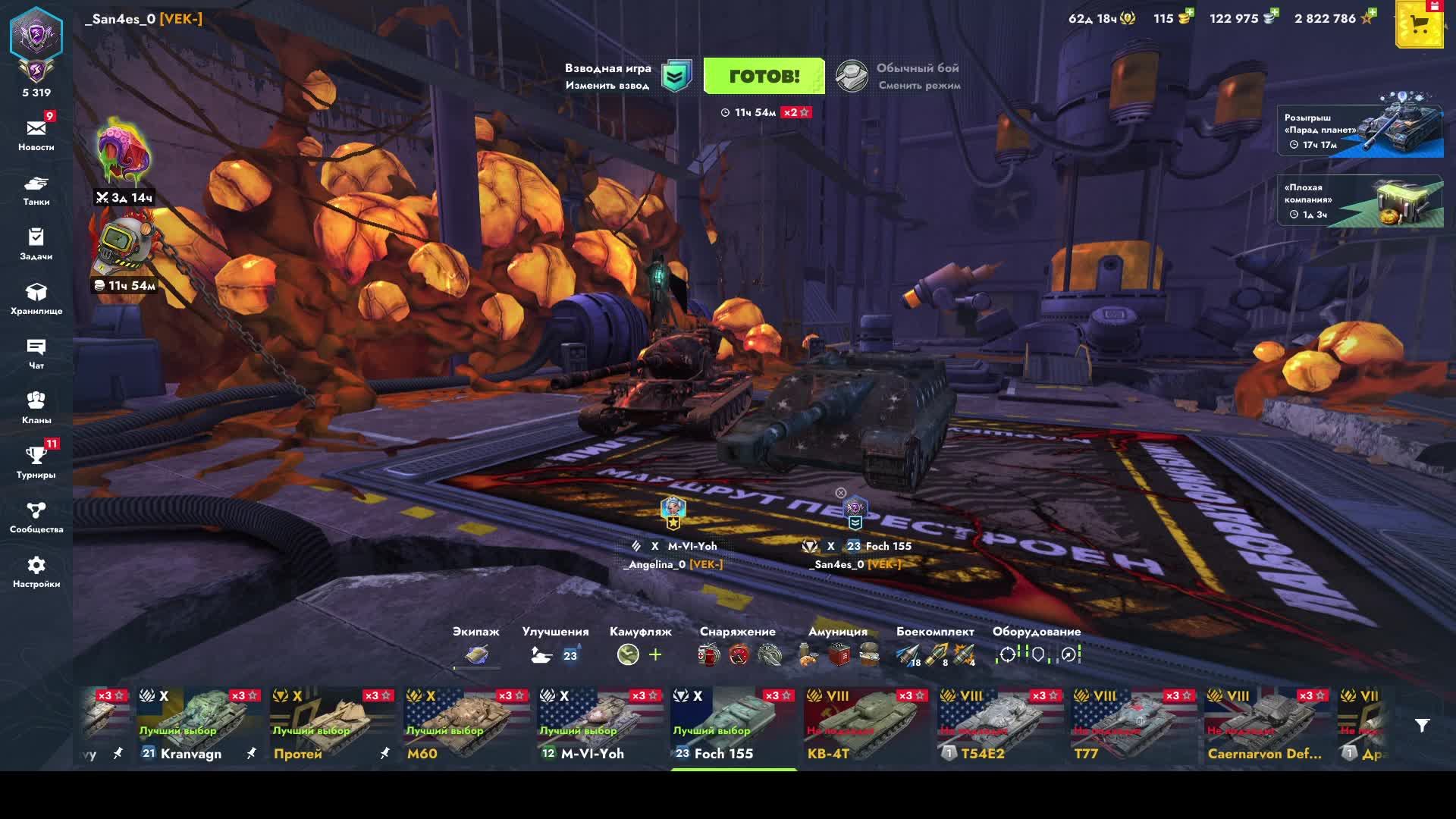The image size is (1456, 819).
Task: Pick the КВ-4Т tank from carousel
Action: (868, 726)
